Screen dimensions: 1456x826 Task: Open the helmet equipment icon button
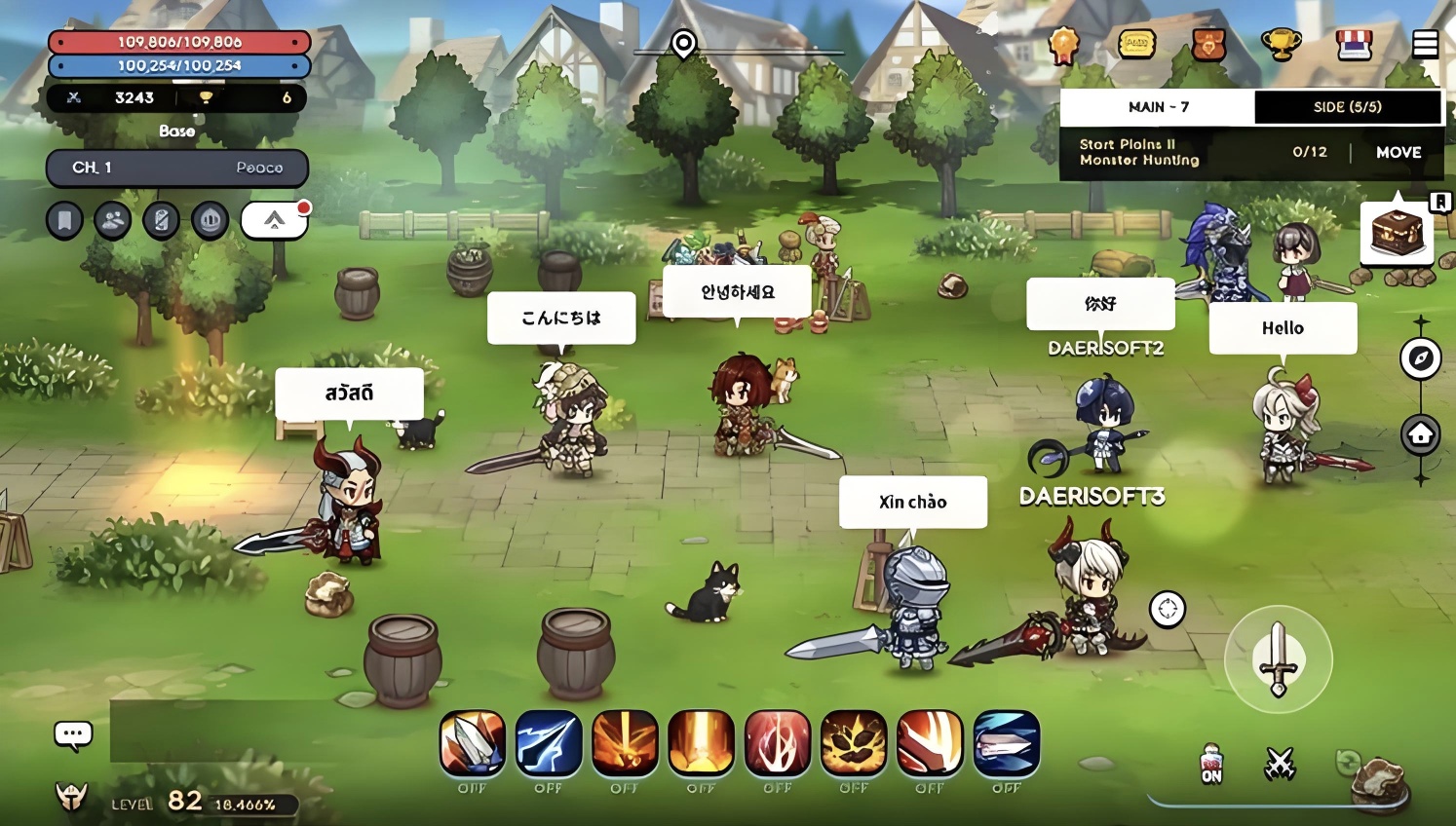pos(210,221)
